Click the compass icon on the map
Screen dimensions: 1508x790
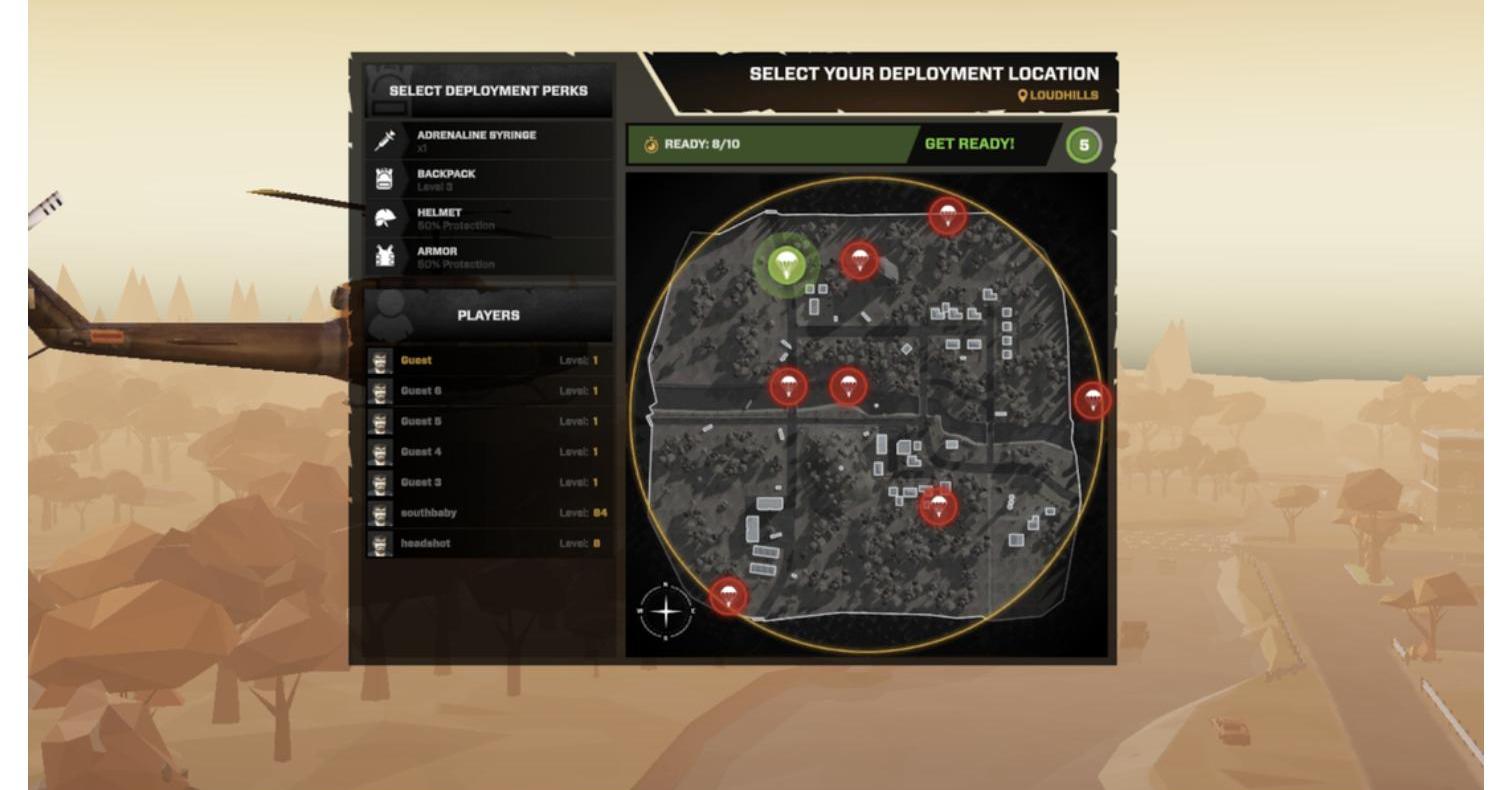coord(666,610)
